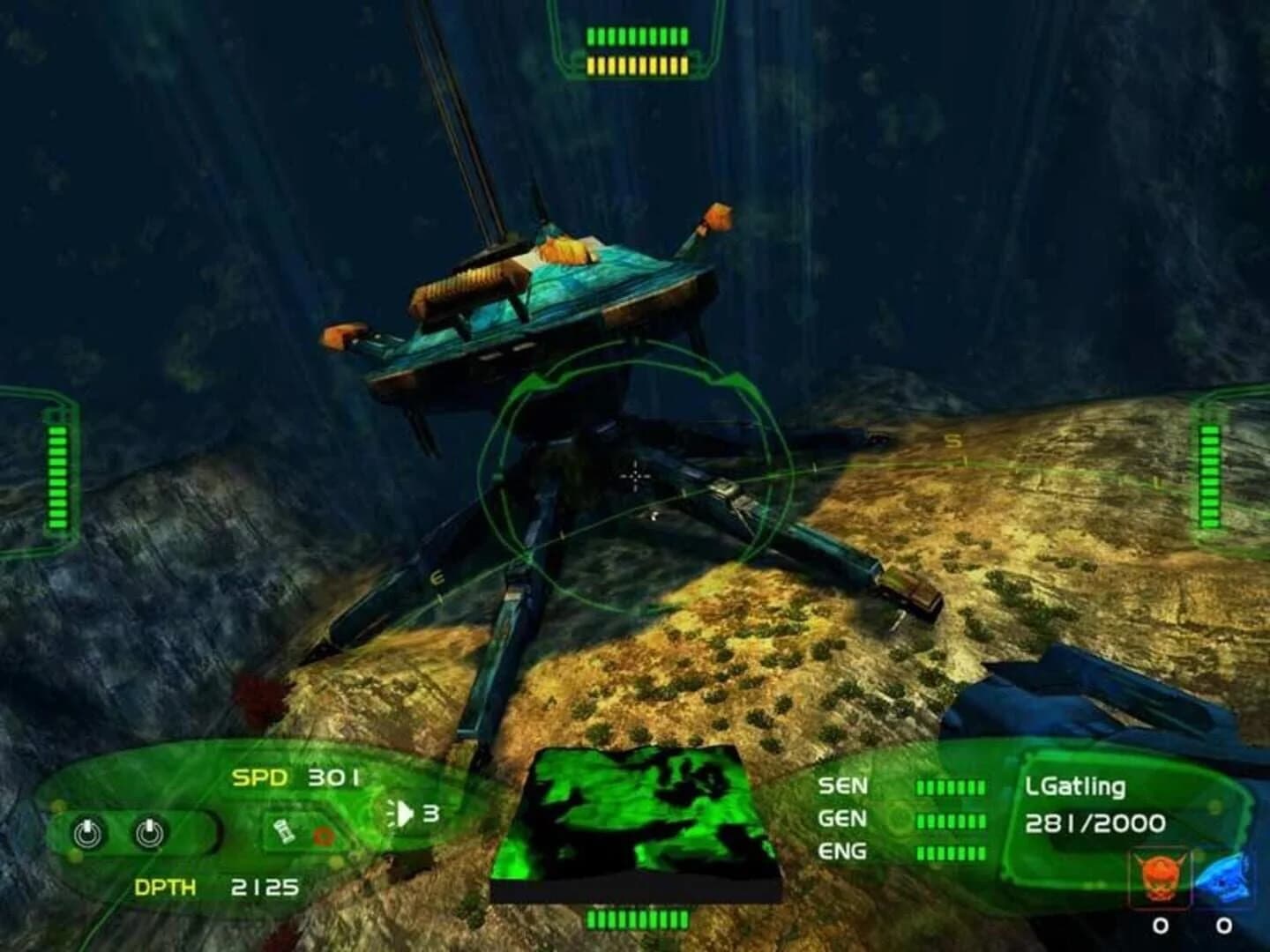Expand the right-side energy gauge panel
Viewport: 1270px width, 952px height.
[1210, 476]
